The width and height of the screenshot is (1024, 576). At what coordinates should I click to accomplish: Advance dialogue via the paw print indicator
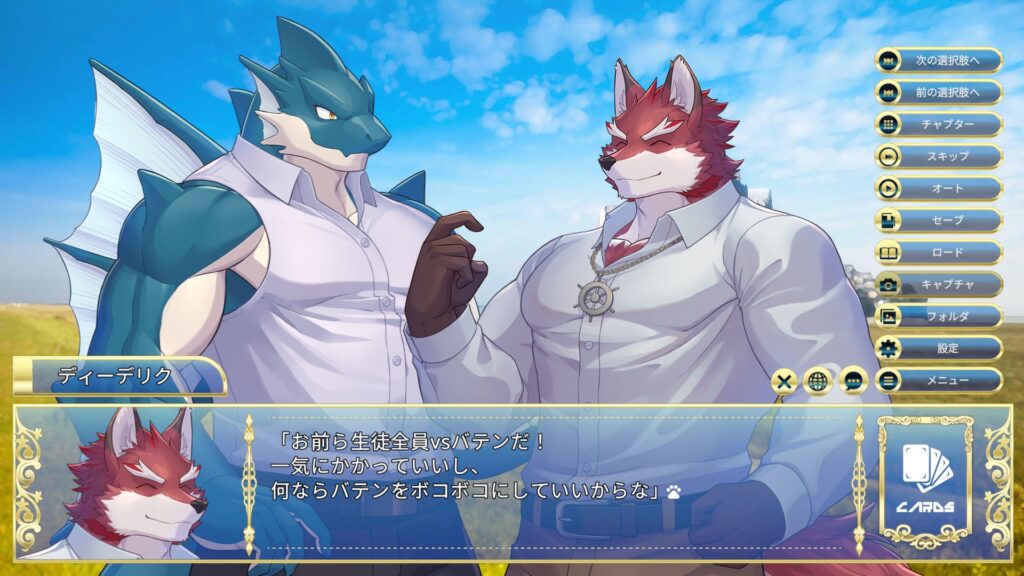[675, 491]
